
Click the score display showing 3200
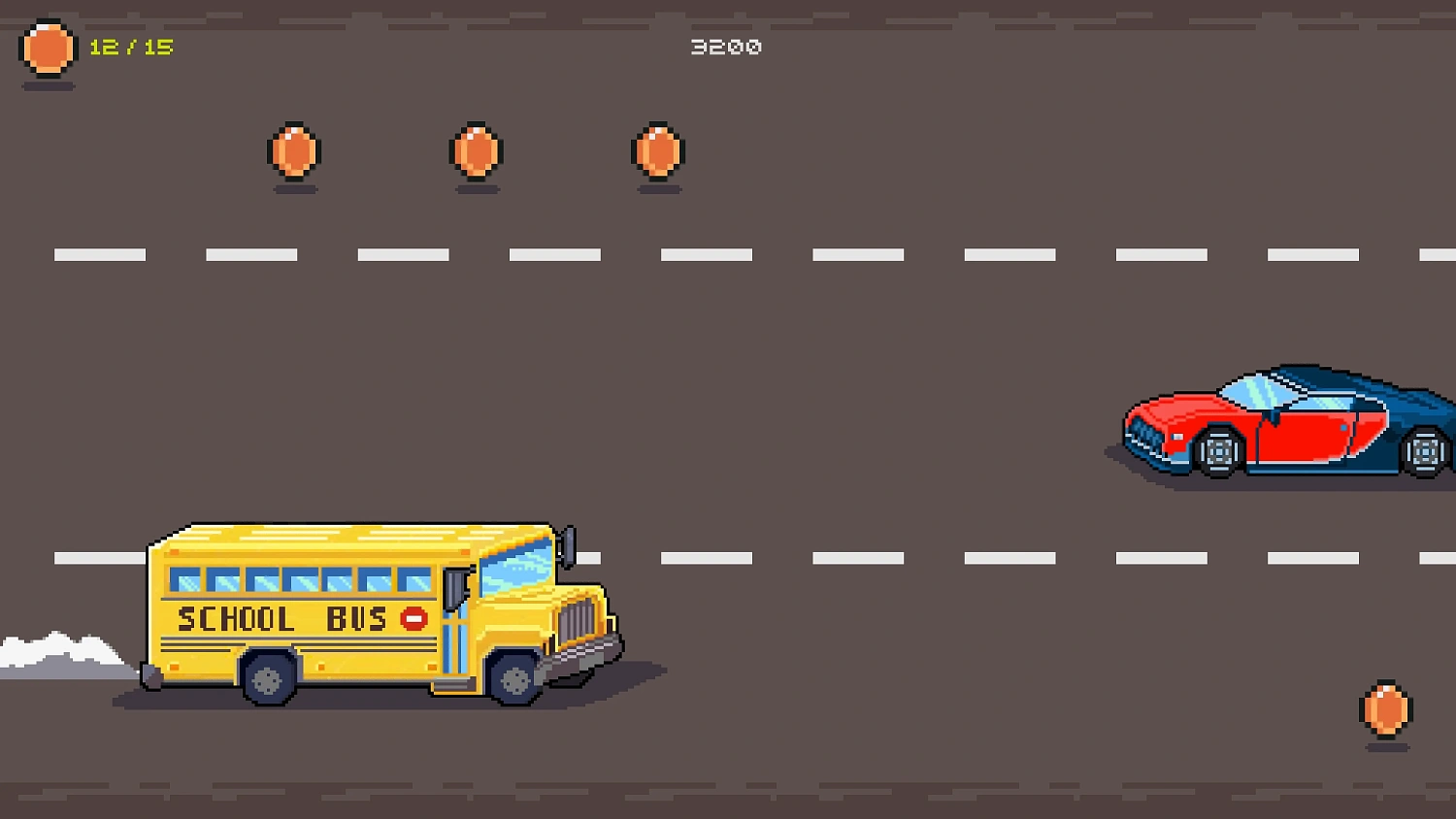tap(727, 46)
